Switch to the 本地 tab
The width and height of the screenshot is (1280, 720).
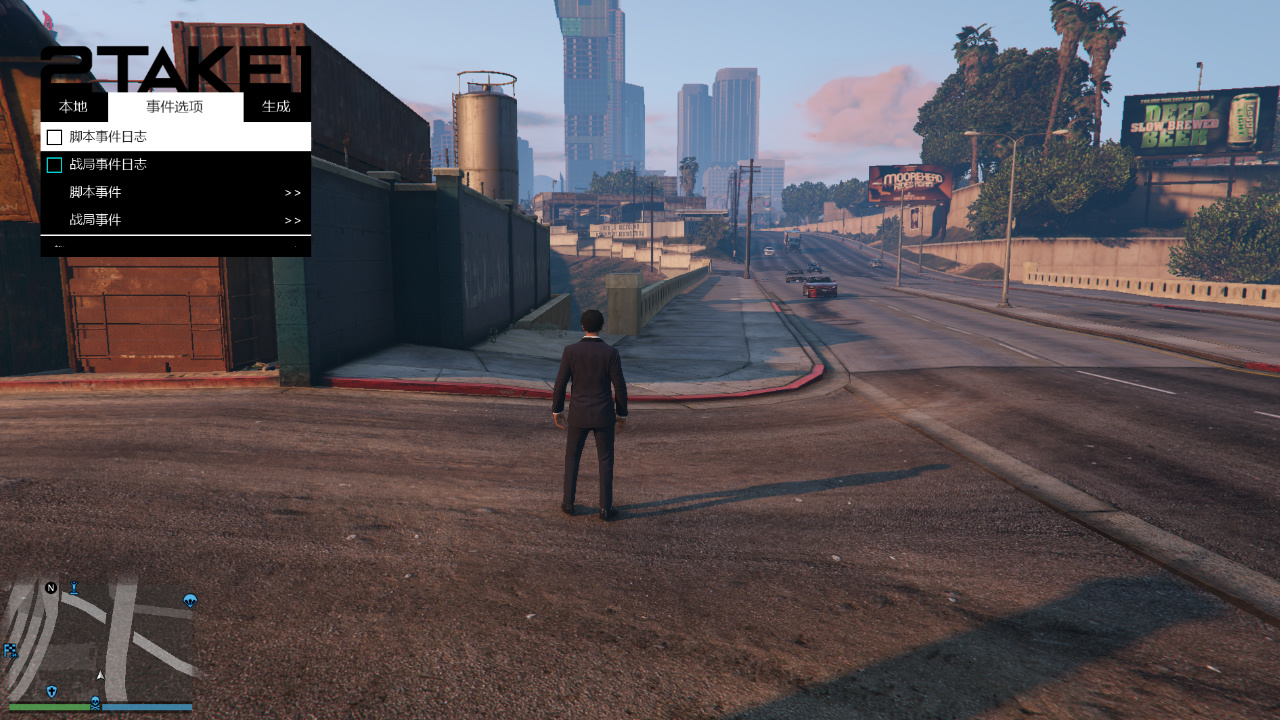72,106
